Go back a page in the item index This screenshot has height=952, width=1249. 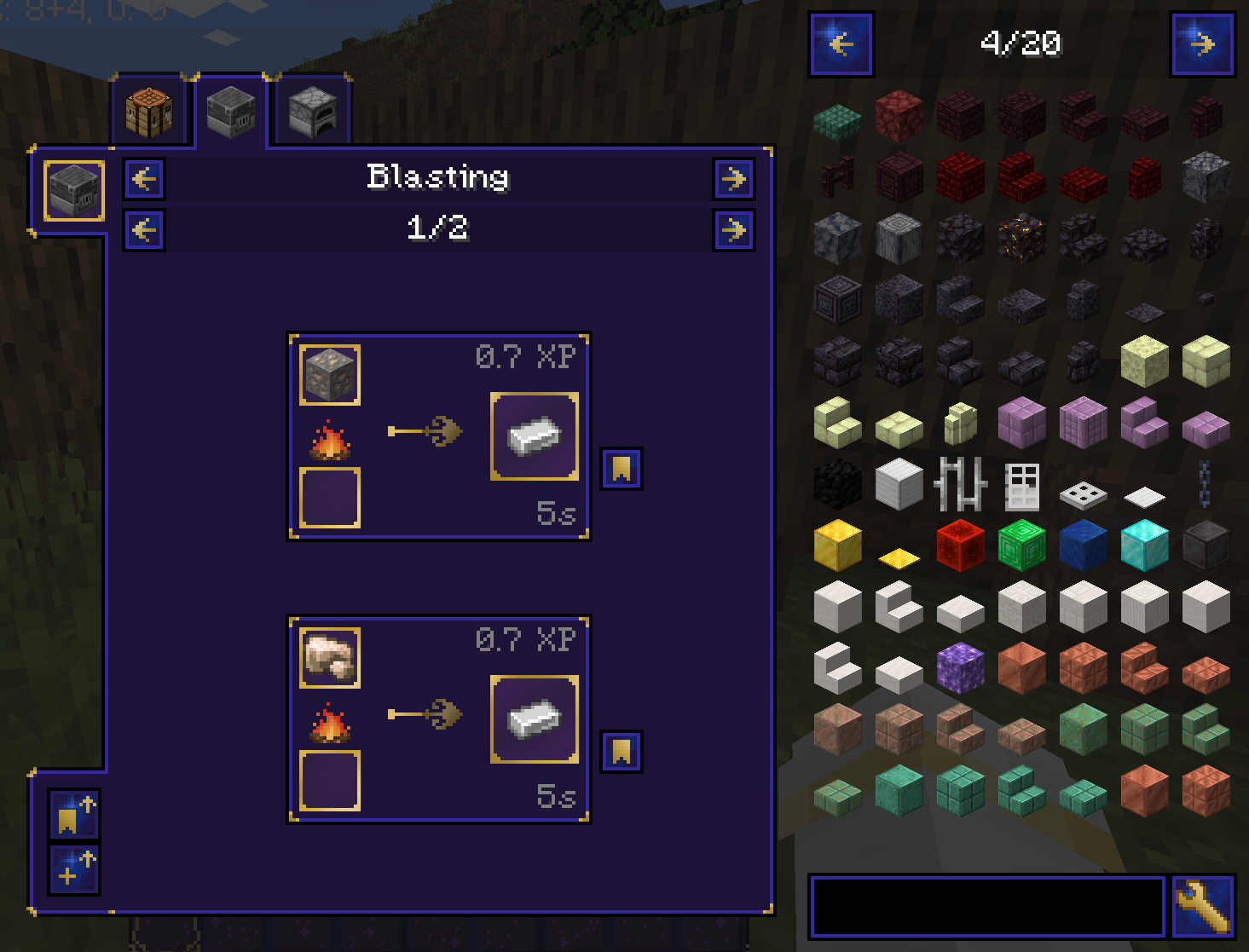pos(841,44)
